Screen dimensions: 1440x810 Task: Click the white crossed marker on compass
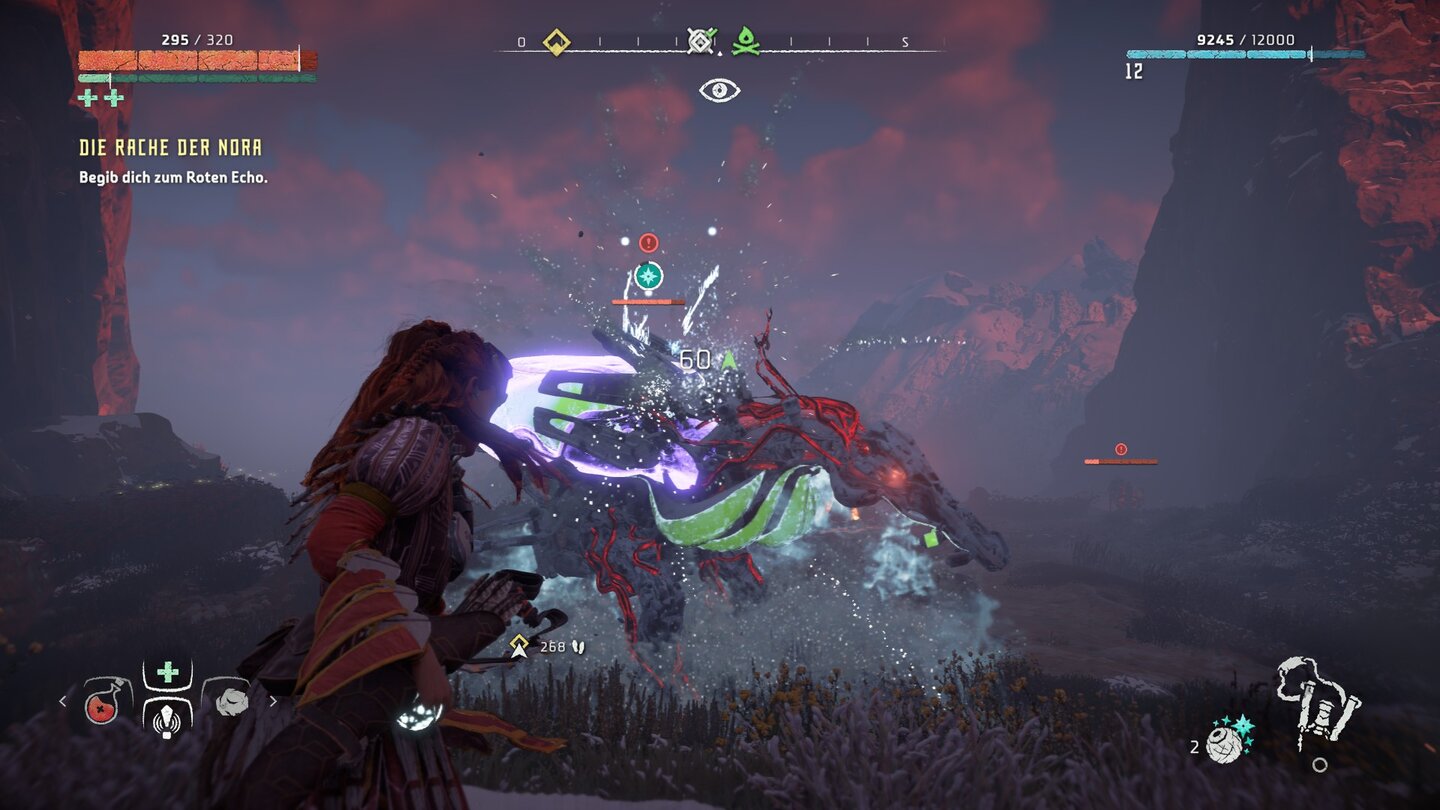click(701, 42)
